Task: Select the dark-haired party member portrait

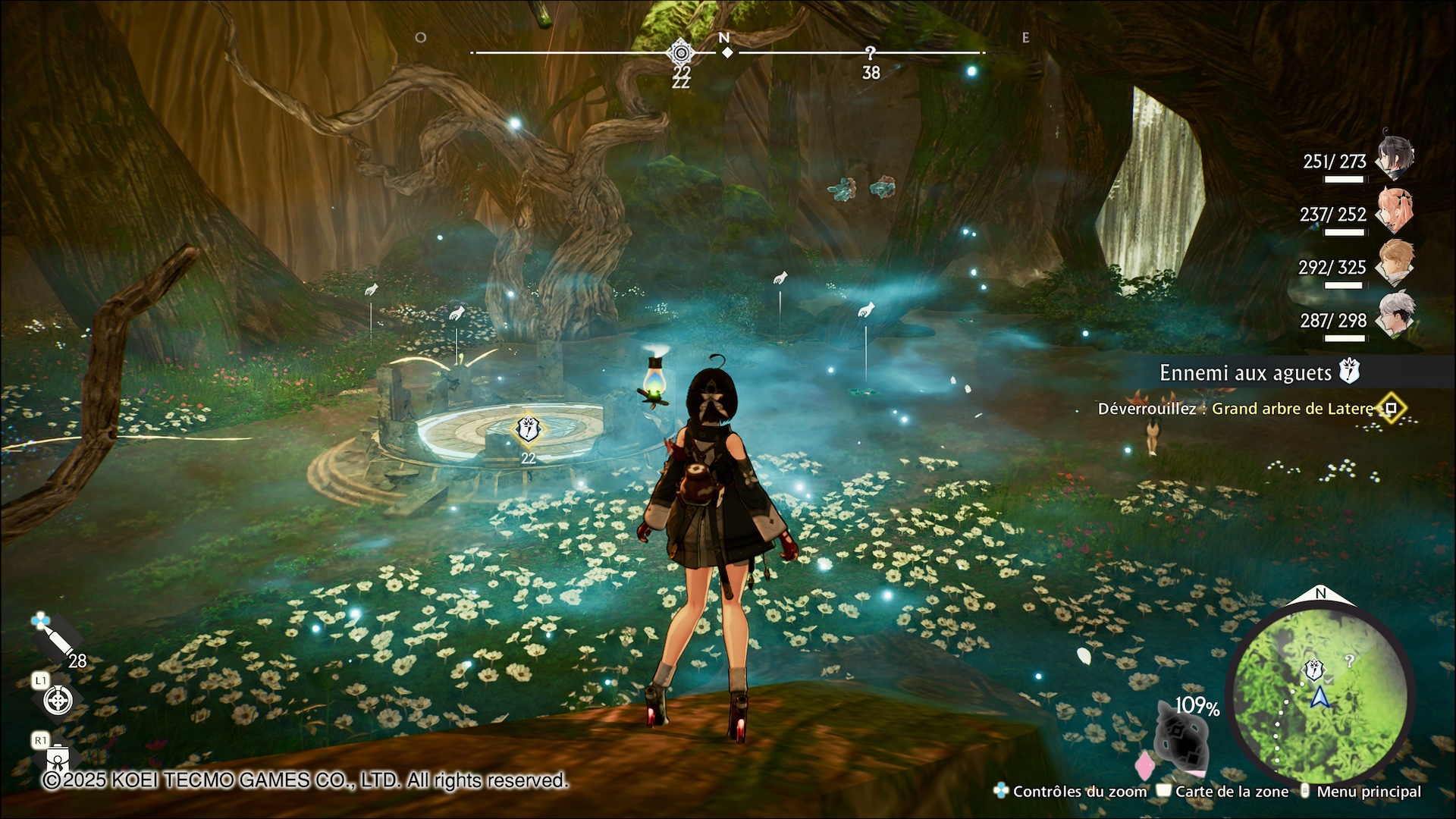Action: point(1395,156)
